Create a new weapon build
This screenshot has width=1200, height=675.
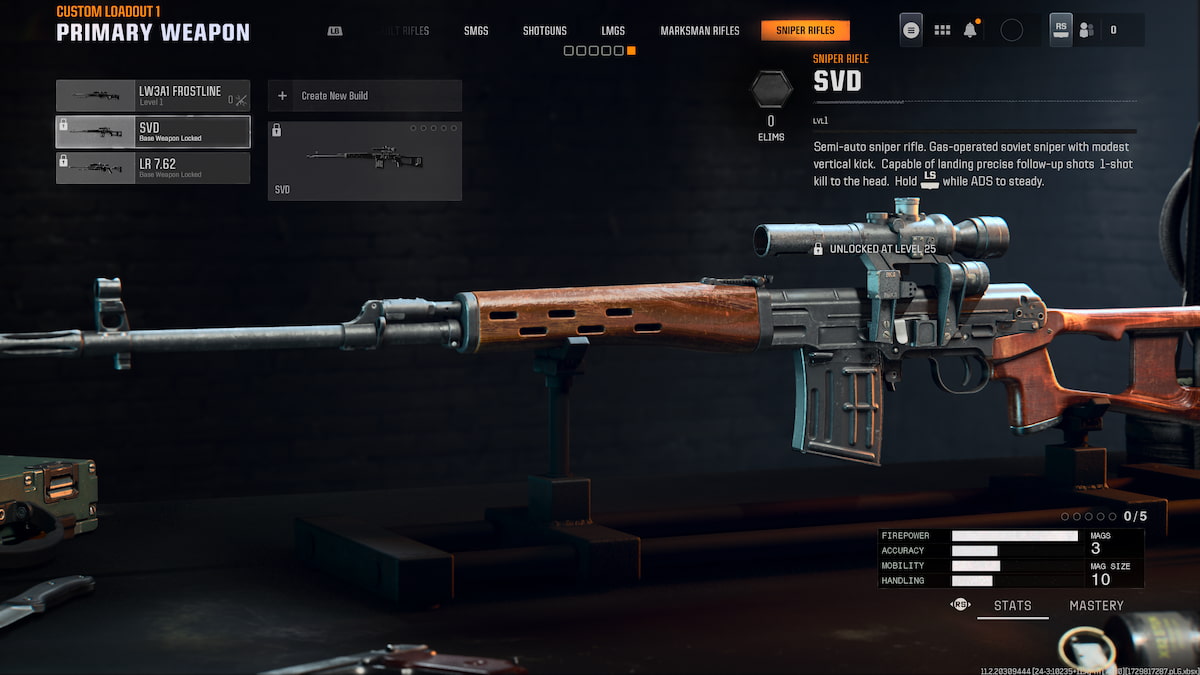click(364, 96)
